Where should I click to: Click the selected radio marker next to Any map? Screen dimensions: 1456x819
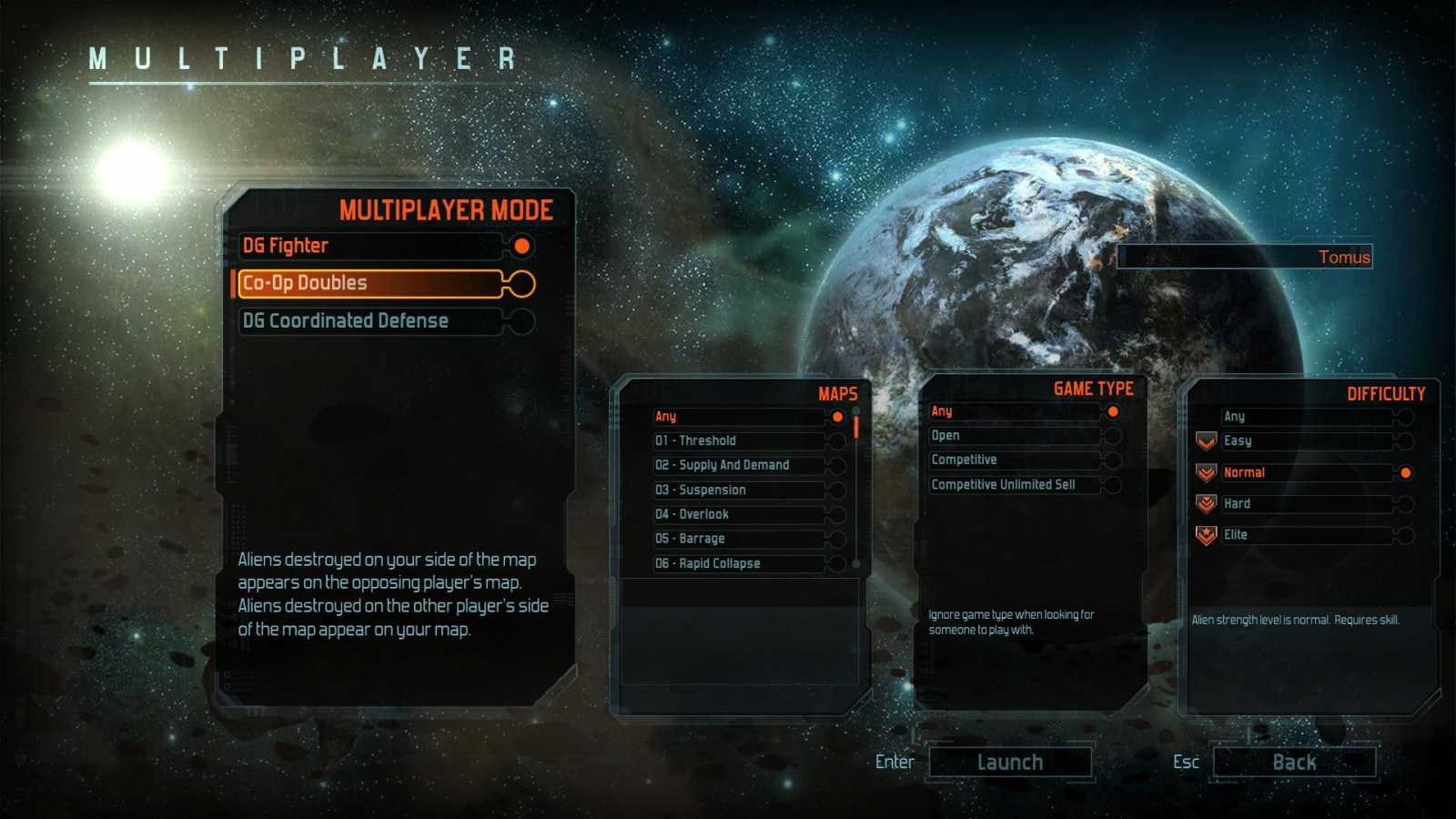837,416
